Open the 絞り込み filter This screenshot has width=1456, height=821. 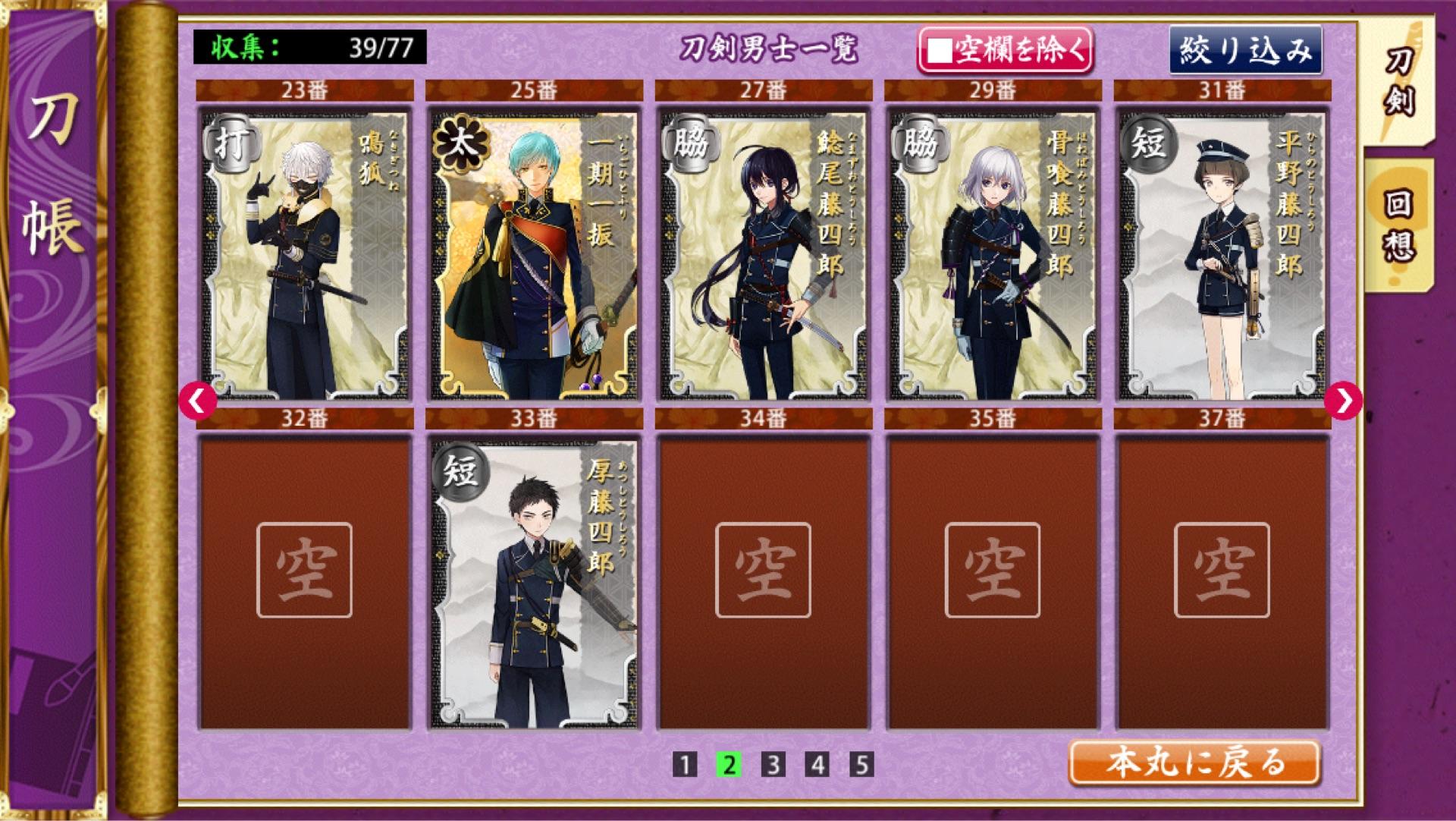point(1245,51)
